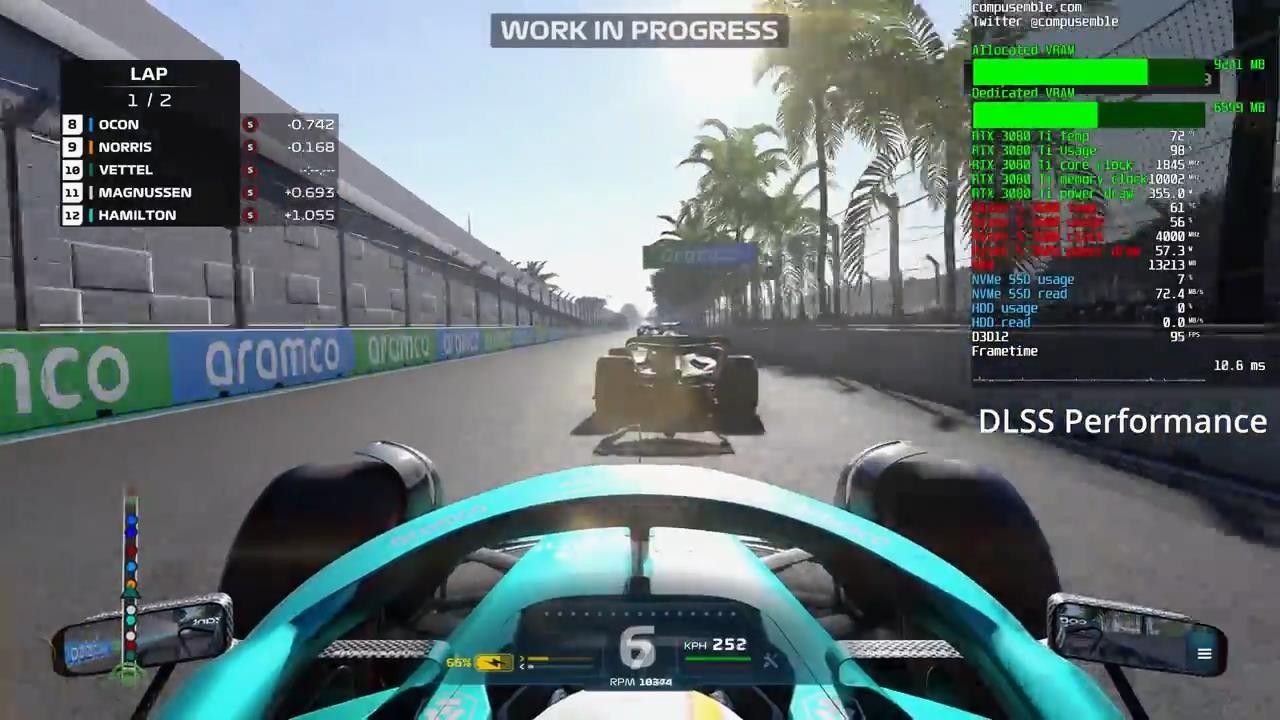Select the WORK IN PROGRESS banner
The width and height of the screenshot is (1280, 720).
(639, 30)
